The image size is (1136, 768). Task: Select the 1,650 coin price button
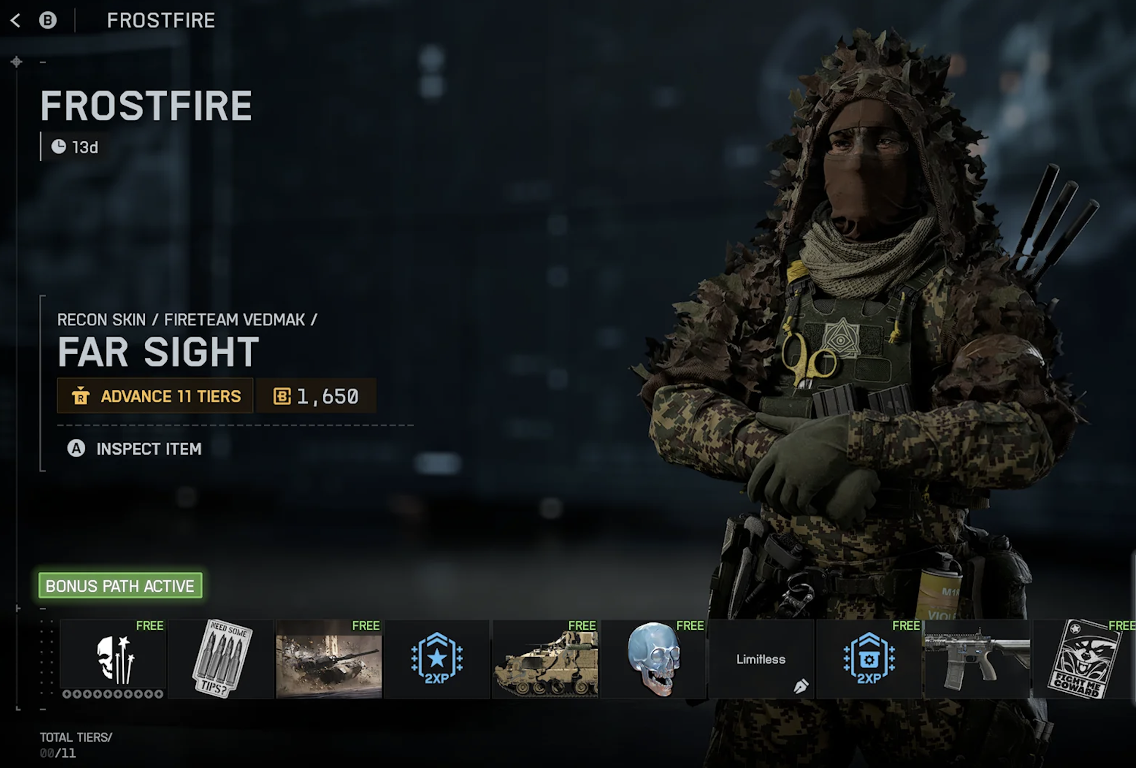pos(316,396)
